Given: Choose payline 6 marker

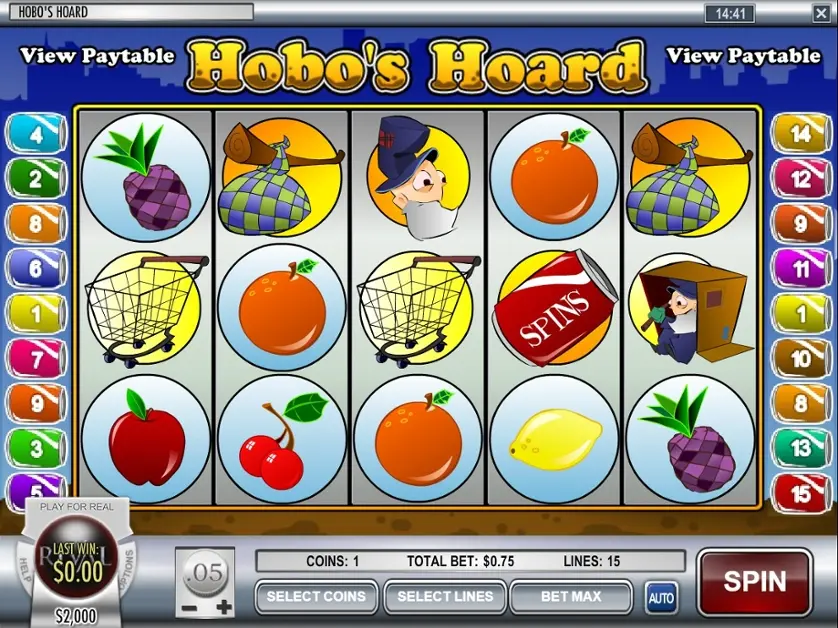Looking at the screenshot, I should coord(35,268).
